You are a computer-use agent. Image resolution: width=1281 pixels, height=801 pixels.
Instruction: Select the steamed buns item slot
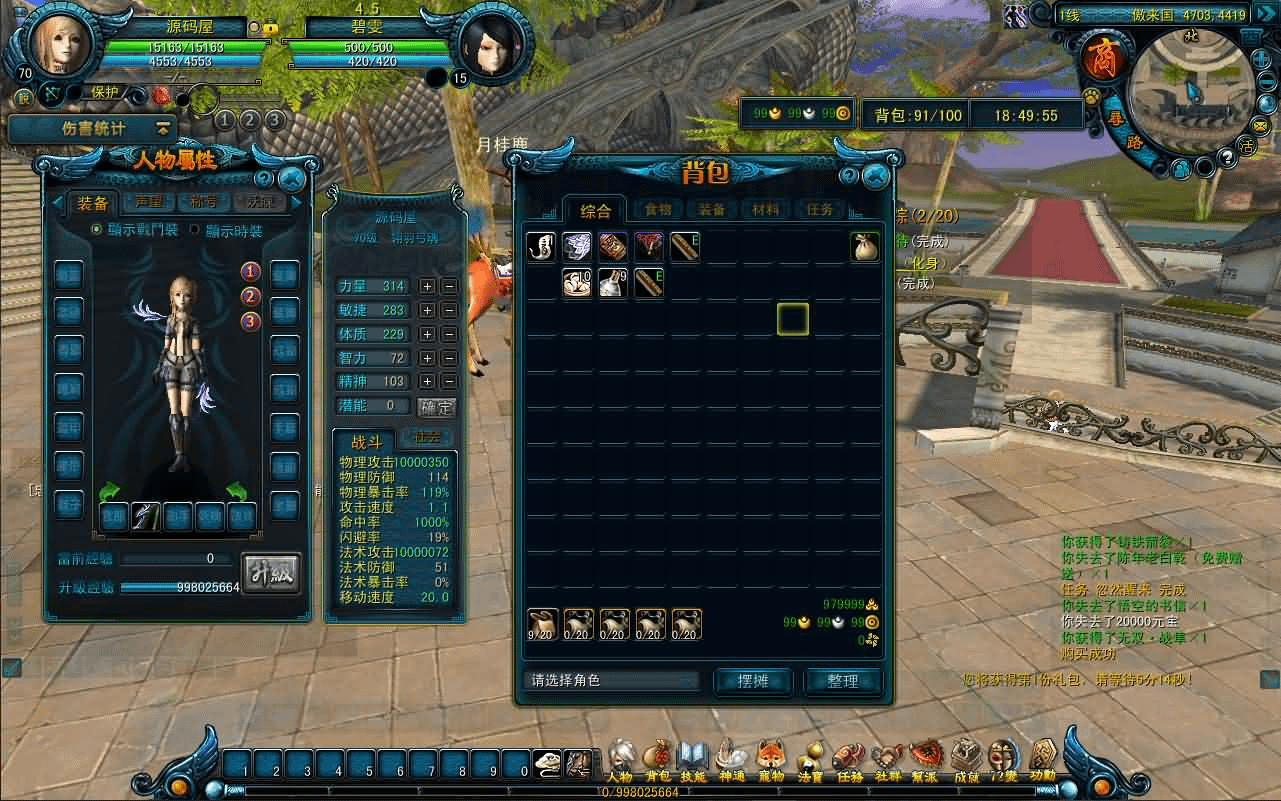[577, 284]
